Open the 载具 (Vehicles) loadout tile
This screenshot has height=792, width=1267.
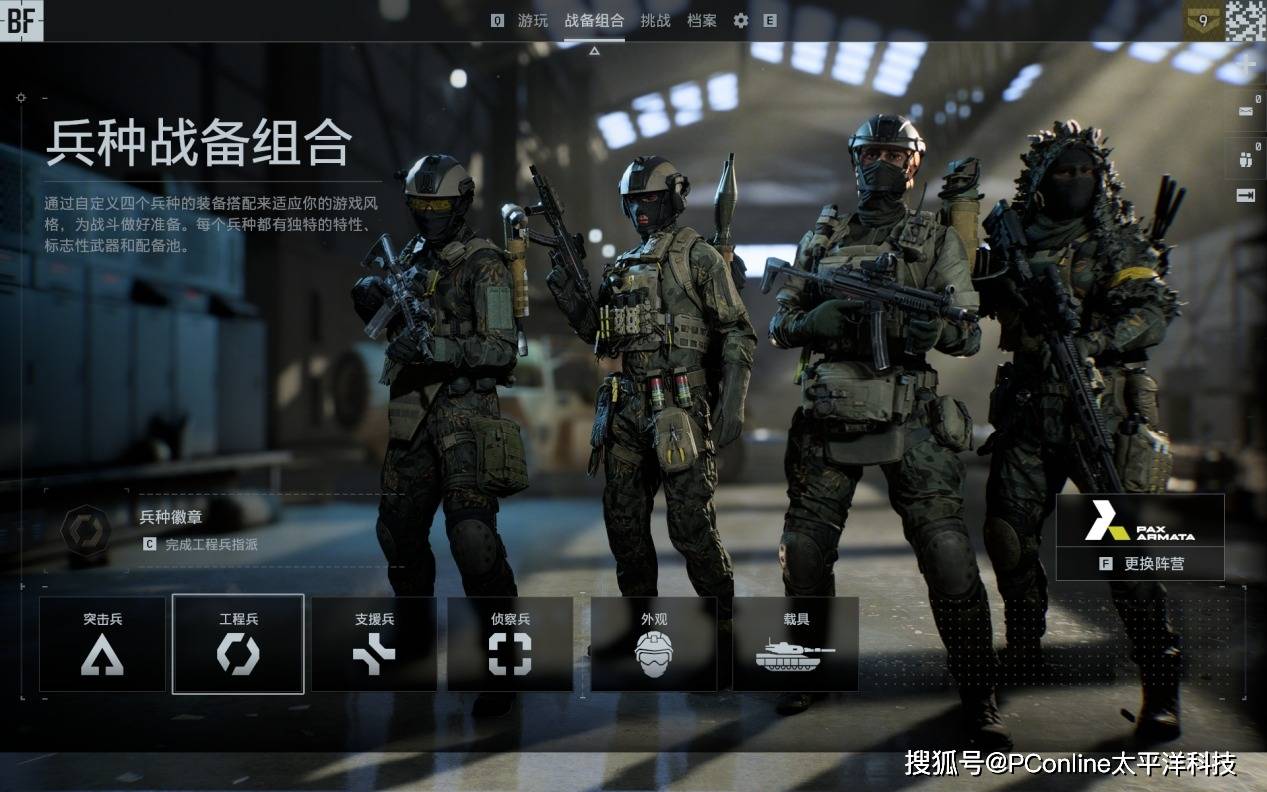coord(796,644)
